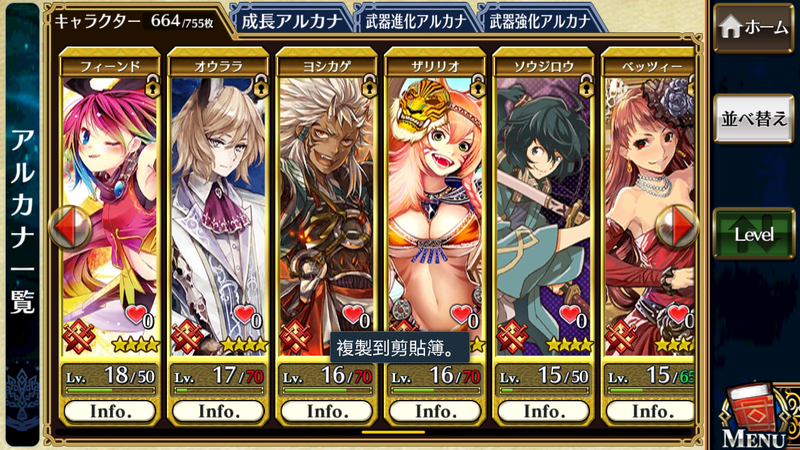Open Info for フィーンド
Image resolution: width=800 pixels, height=450 pixels.
[x=111, y=411]
